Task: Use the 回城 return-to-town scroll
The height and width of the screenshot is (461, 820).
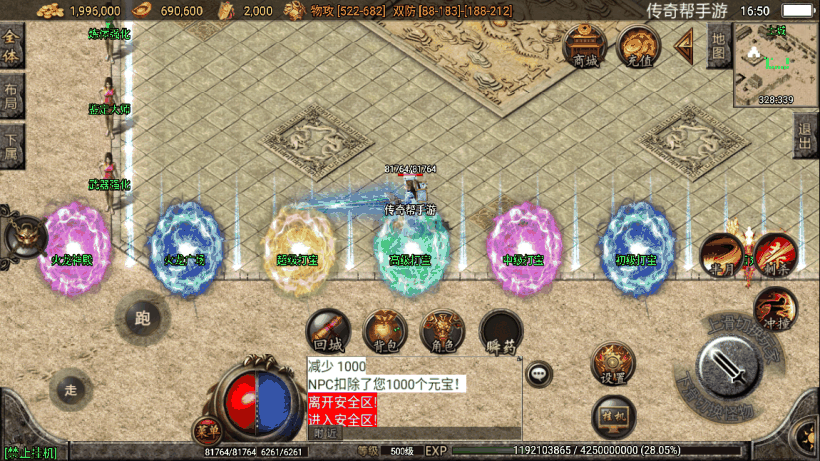Action: pyautogui.click(x=328, y=331)
